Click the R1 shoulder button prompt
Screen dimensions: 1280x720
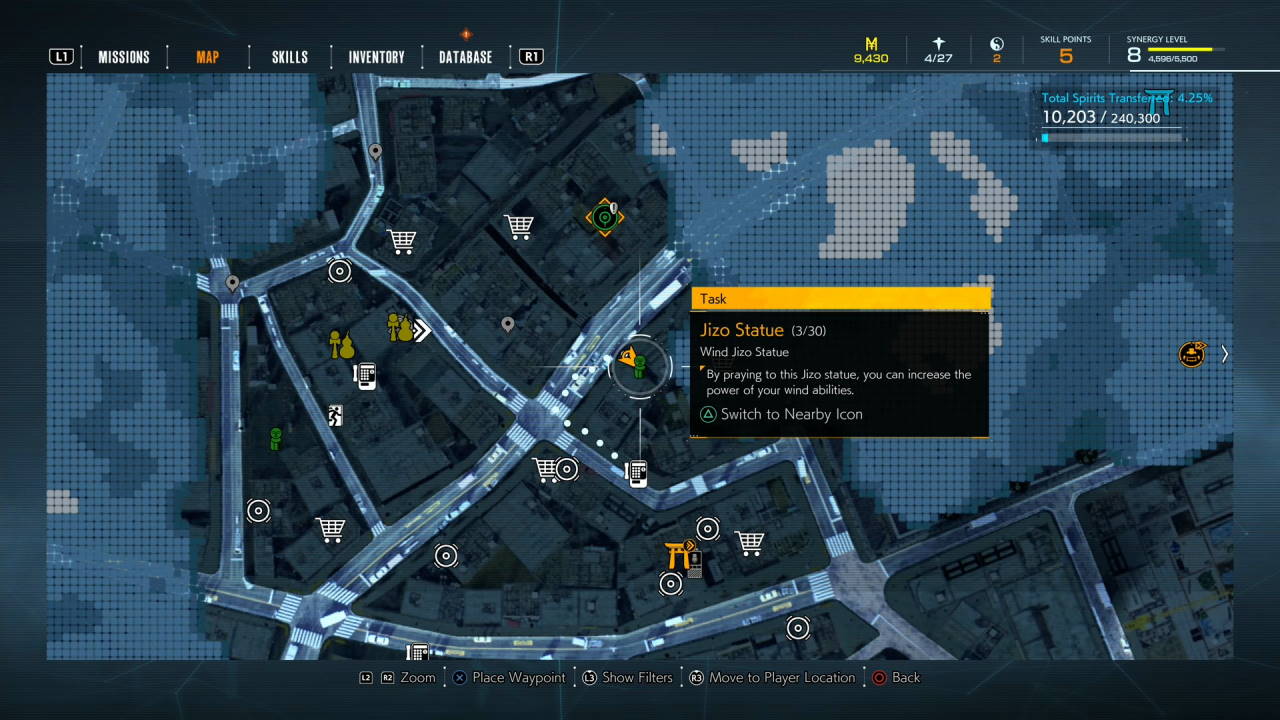pos(529,56)
